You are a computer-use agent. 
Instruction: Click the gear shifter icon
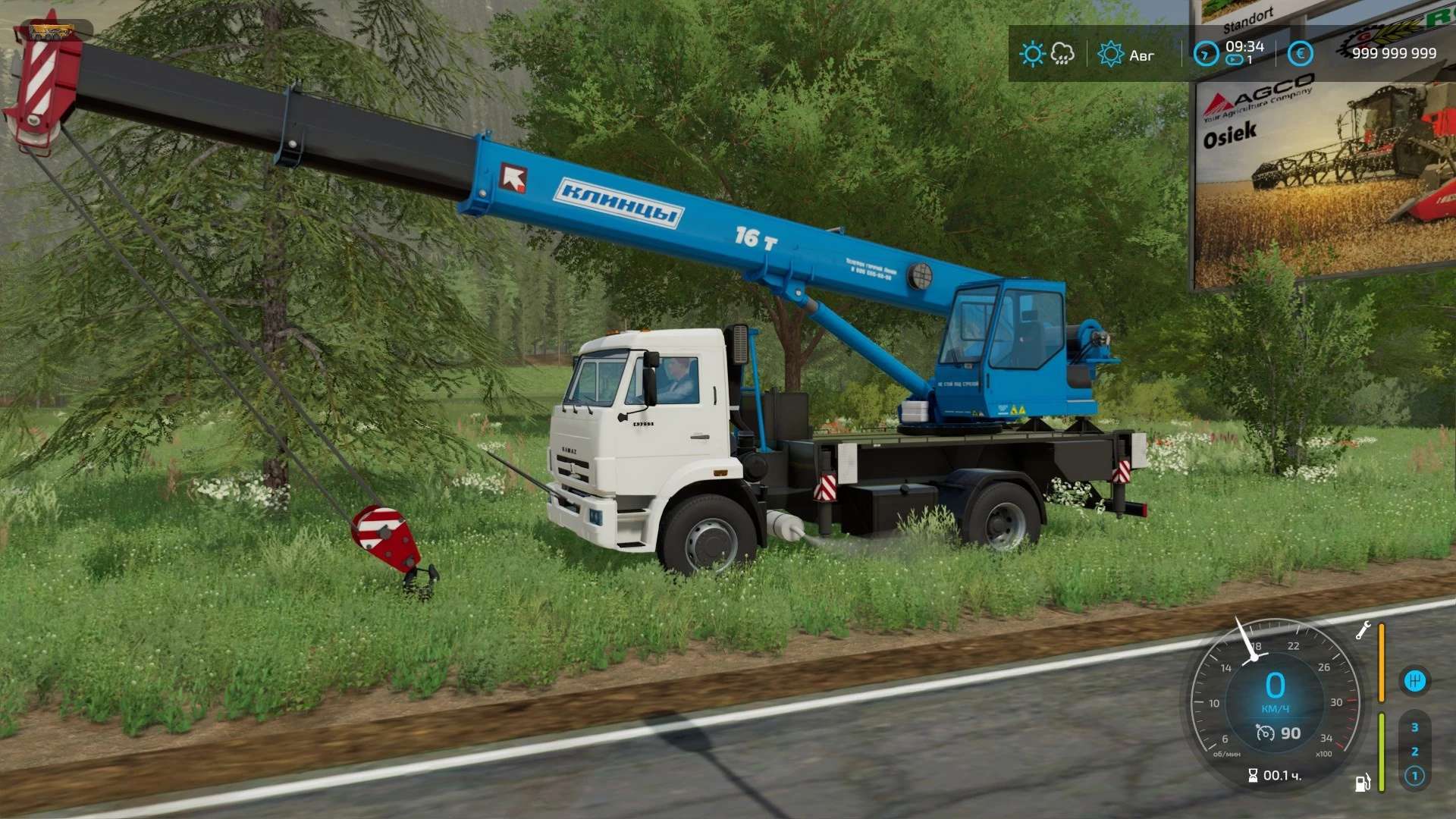1415,680
